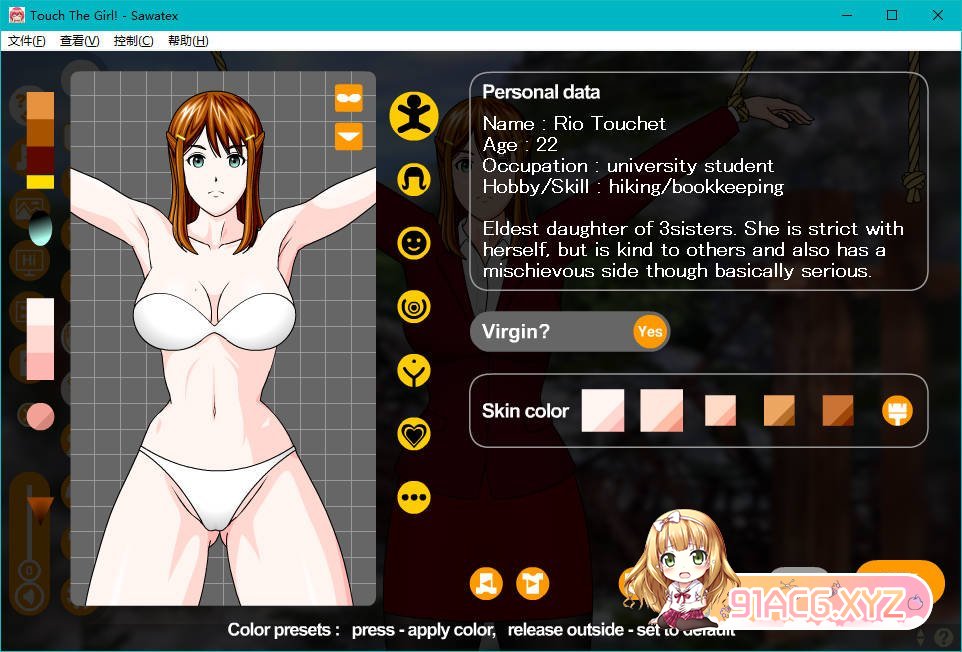Select the heart icon category tab
The width and height of the screenshot is (962, 652).
pyautogui.click(x=413, y=434)
